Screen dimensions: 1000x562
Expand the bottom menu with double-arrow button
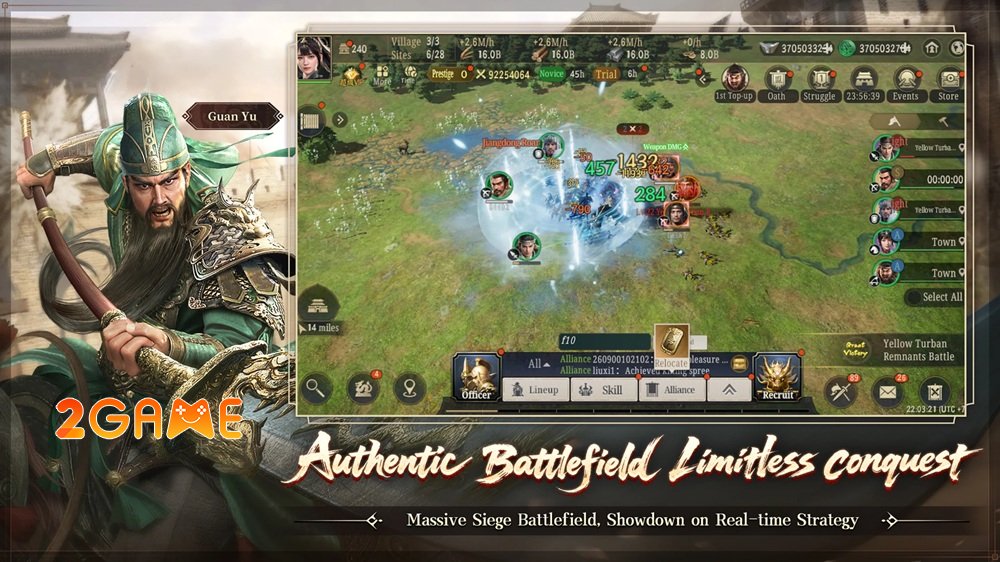pyautogui.click(x=729, y=390)
